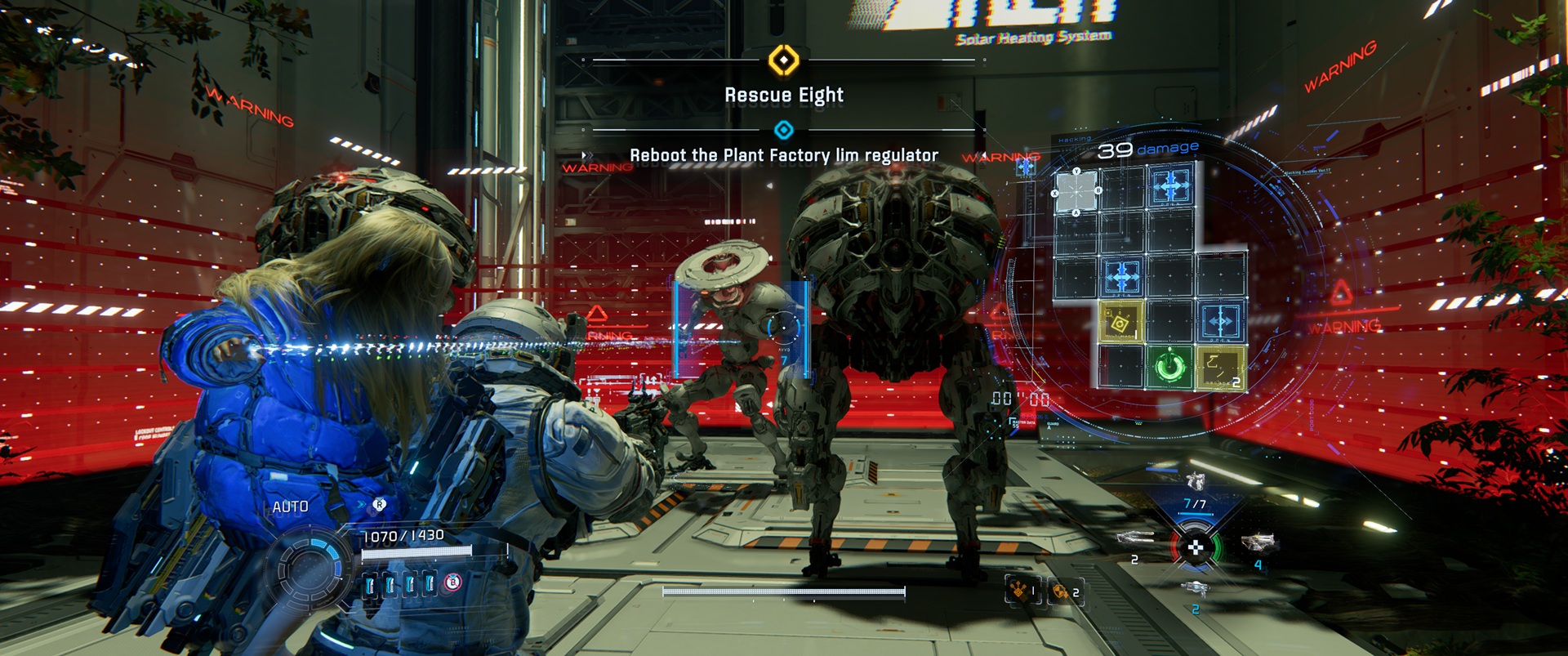The image size is (1568, 656).
Task: Select the green power node on hacking grid
Action: 1170,366
